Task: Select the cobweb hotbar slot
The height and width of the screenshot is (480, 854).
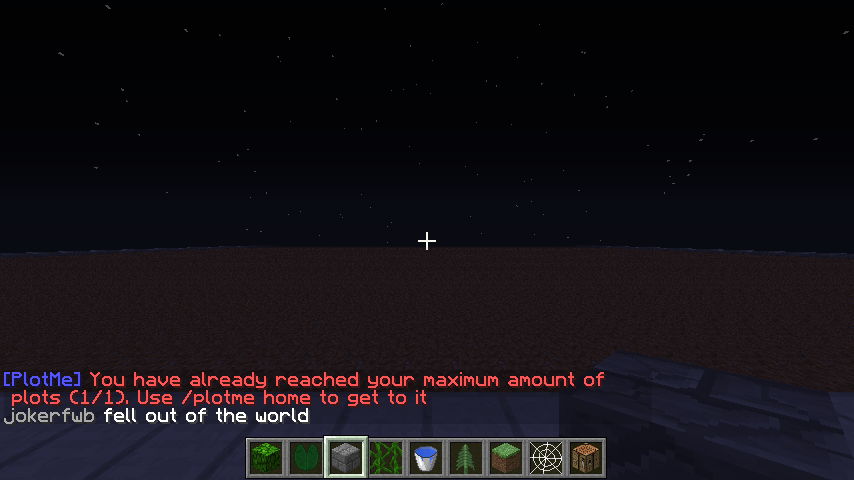Action: pyautogui.click(x=546, y=458)
